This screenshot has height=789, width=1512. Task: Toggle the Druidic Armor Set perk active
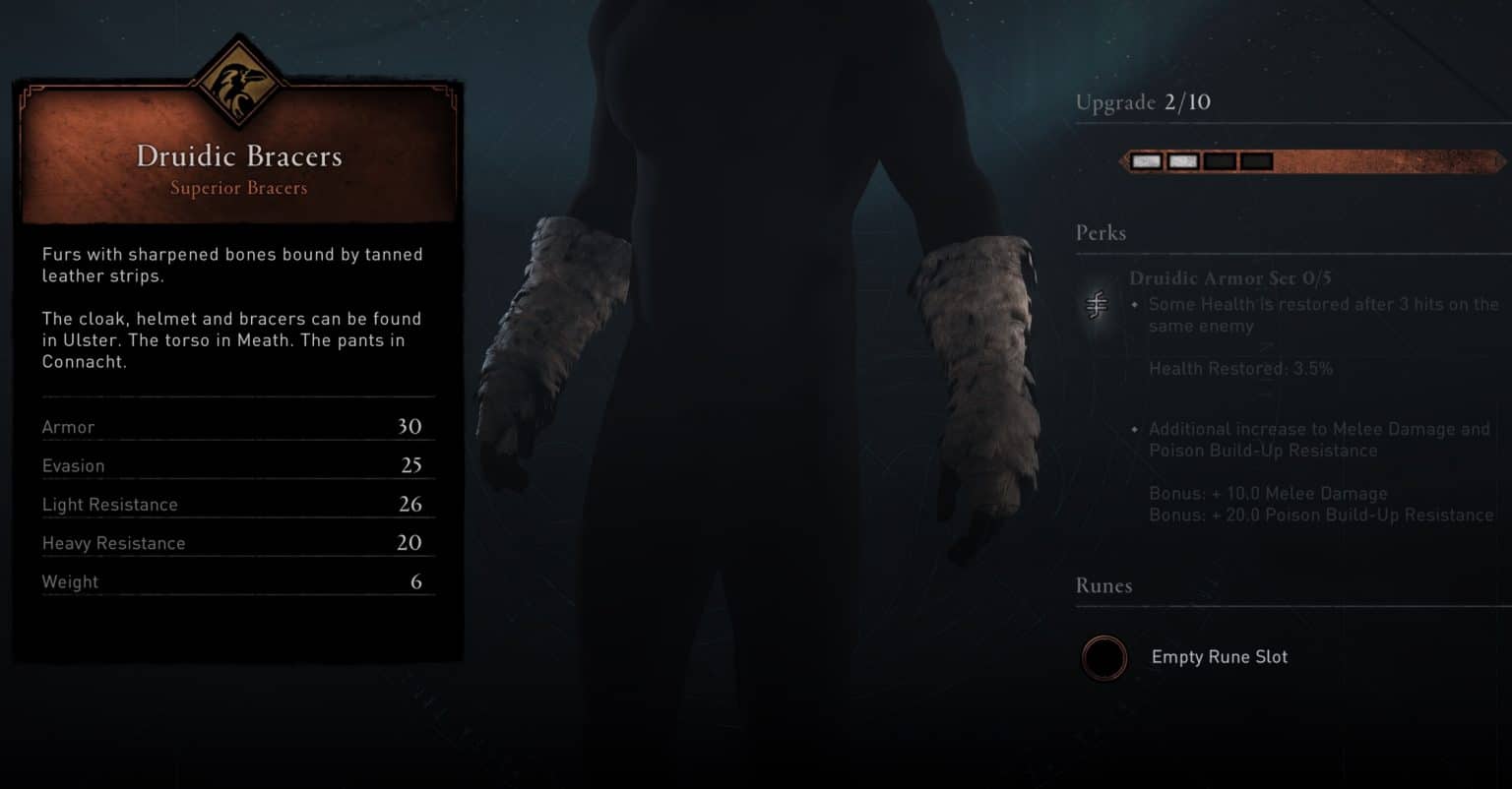[x=1228, y=278]
